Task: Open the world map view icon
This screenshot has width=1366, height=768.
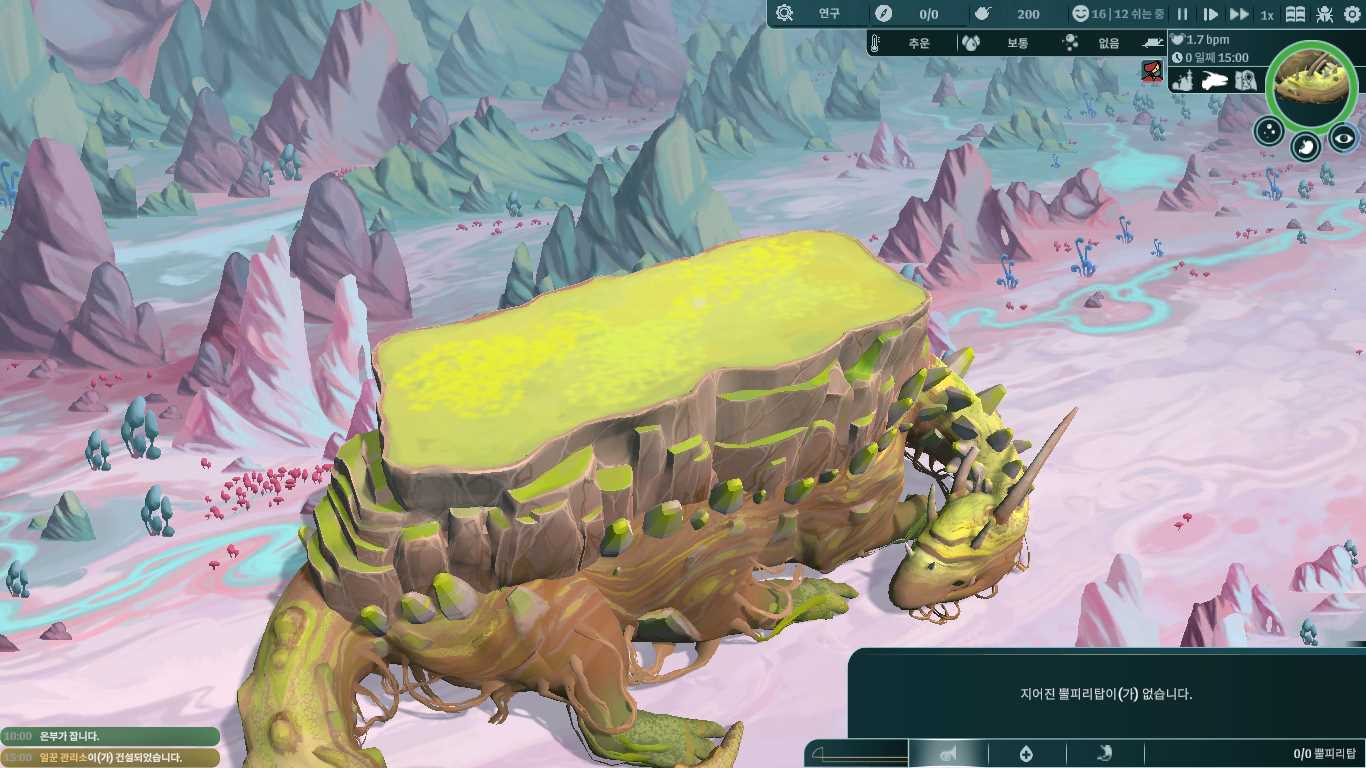Action: (x=1245, y=80)
